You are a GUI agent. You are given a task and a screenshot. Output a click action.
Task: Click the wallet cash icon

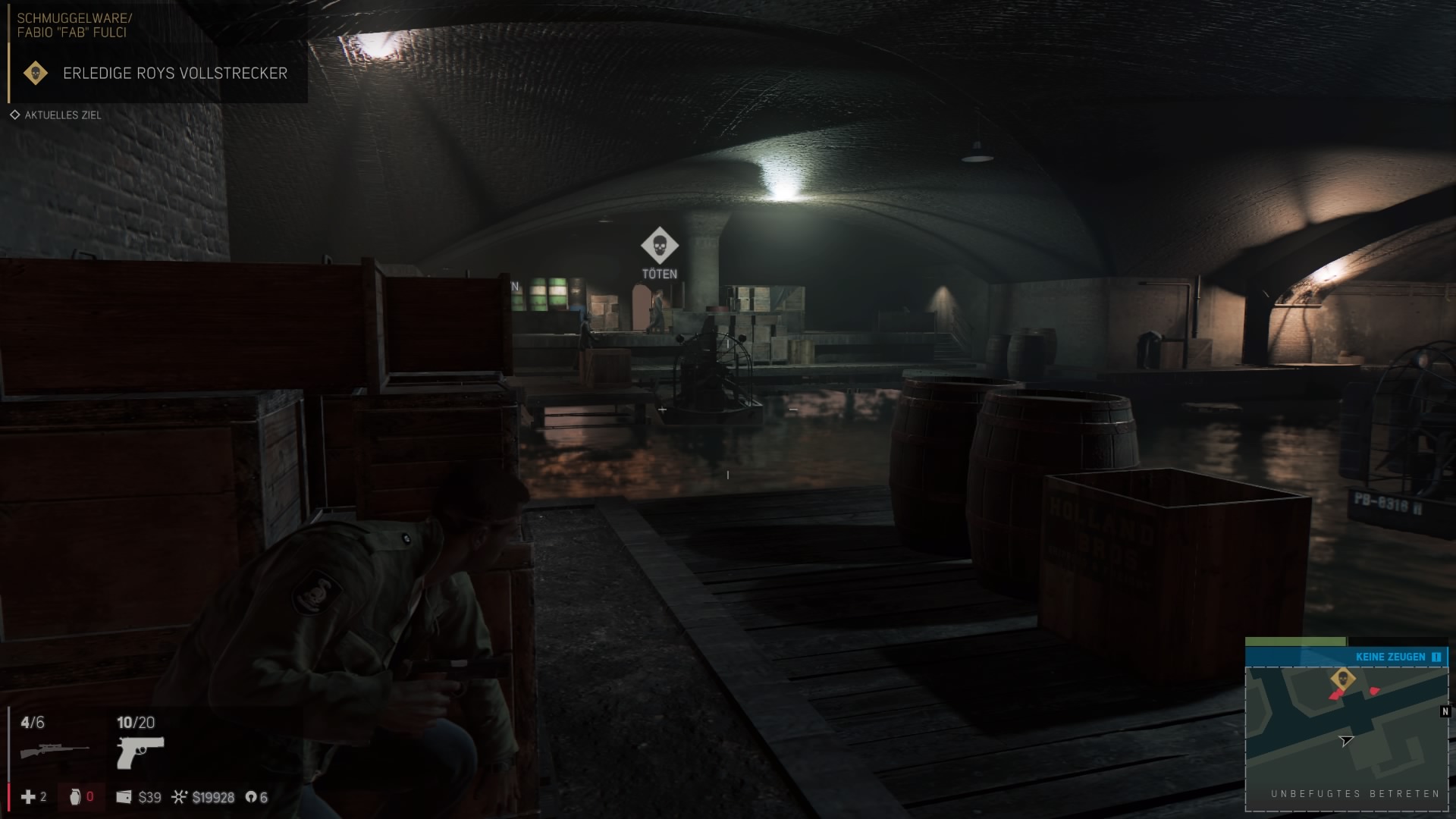pyautogui.click(x=124, y=797)
